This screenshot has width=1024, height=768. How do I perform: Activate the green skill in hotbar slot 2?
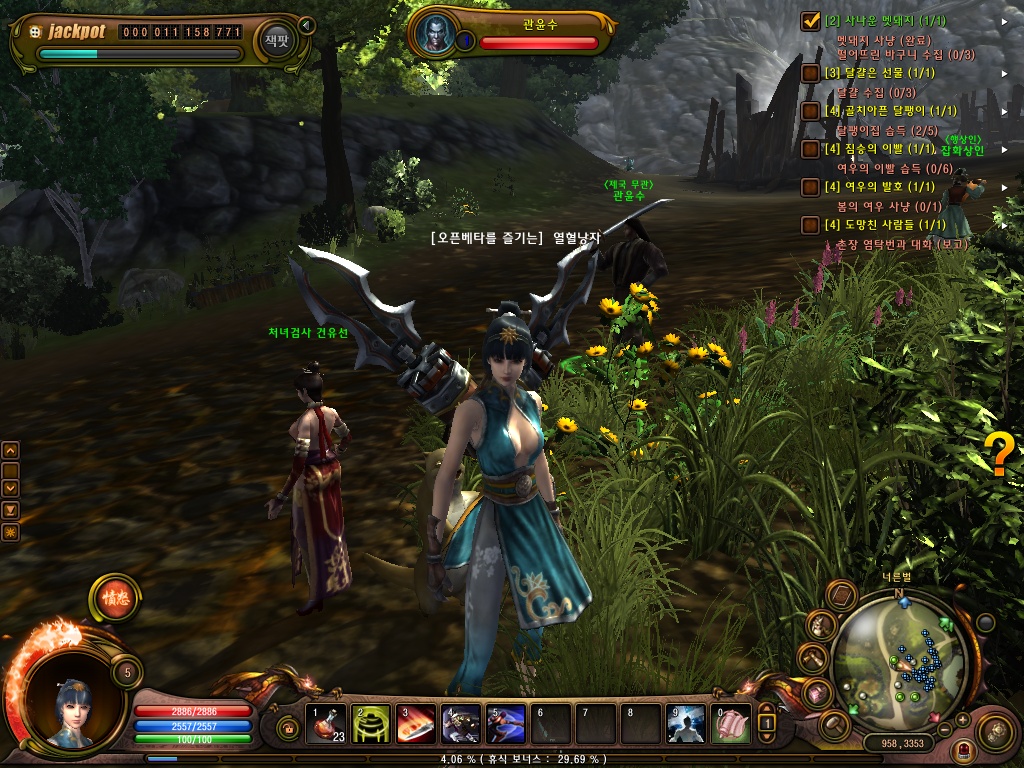click(x=372, y=724)
